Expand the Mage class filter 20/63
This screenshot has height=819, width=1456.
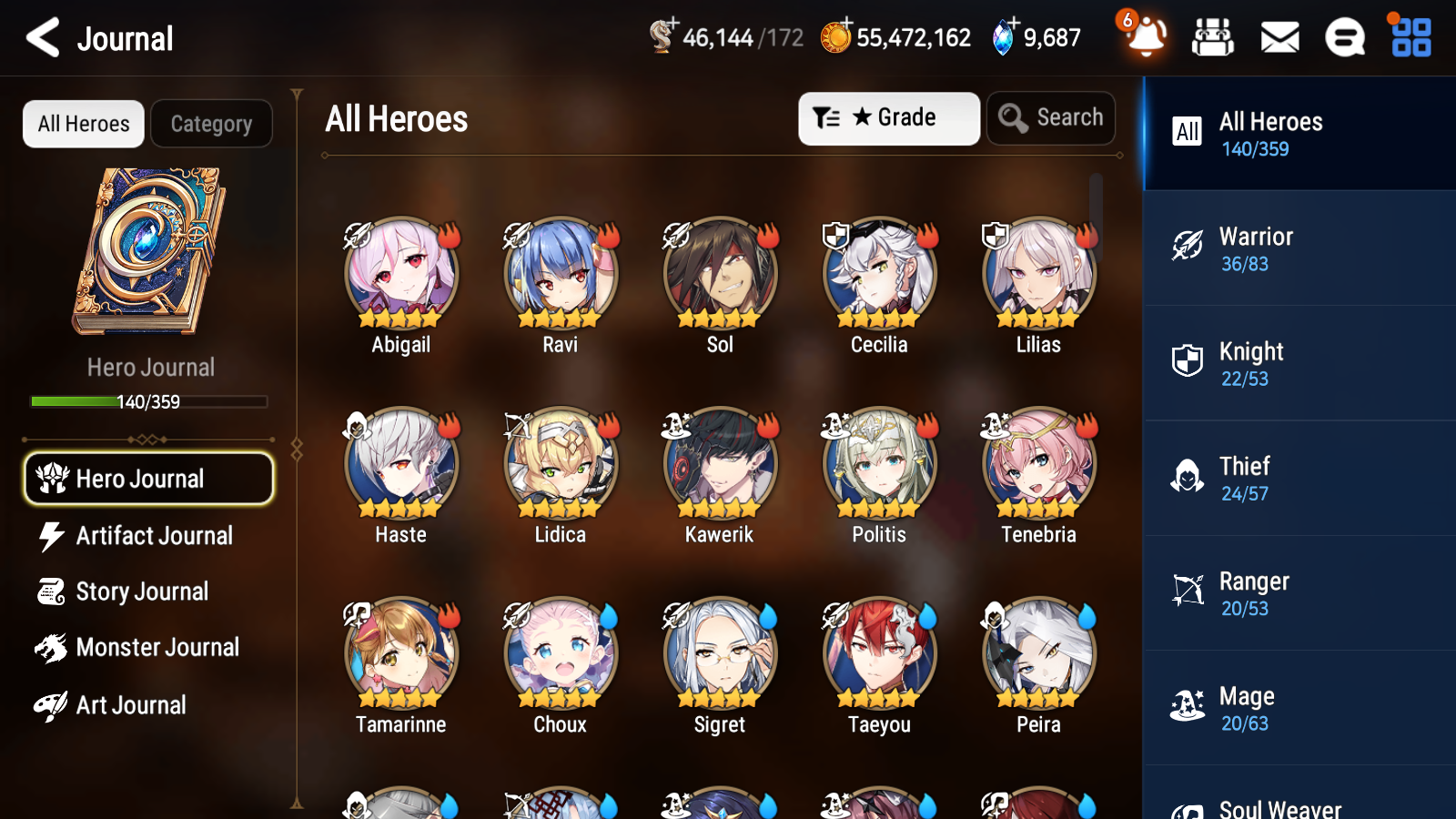[1299, 708]
